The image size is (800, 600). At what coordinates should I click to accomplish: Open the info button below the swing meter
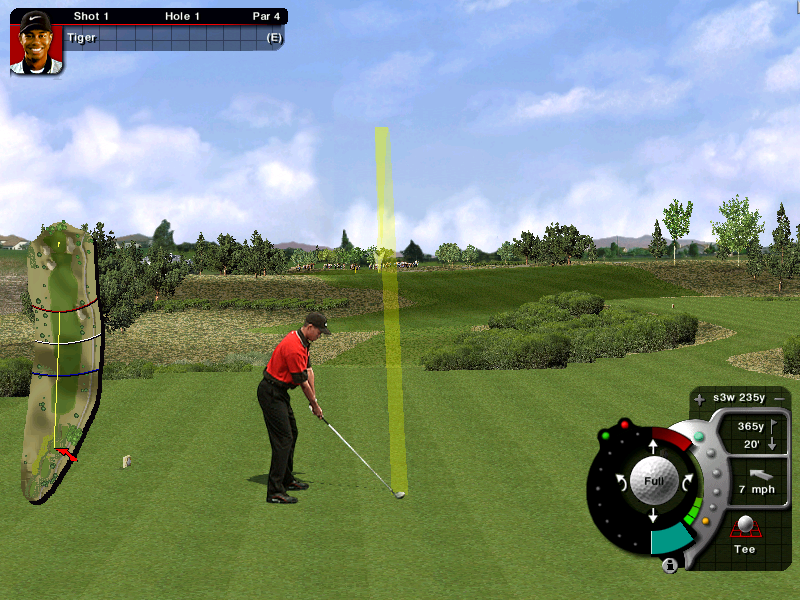pos(670,566)
